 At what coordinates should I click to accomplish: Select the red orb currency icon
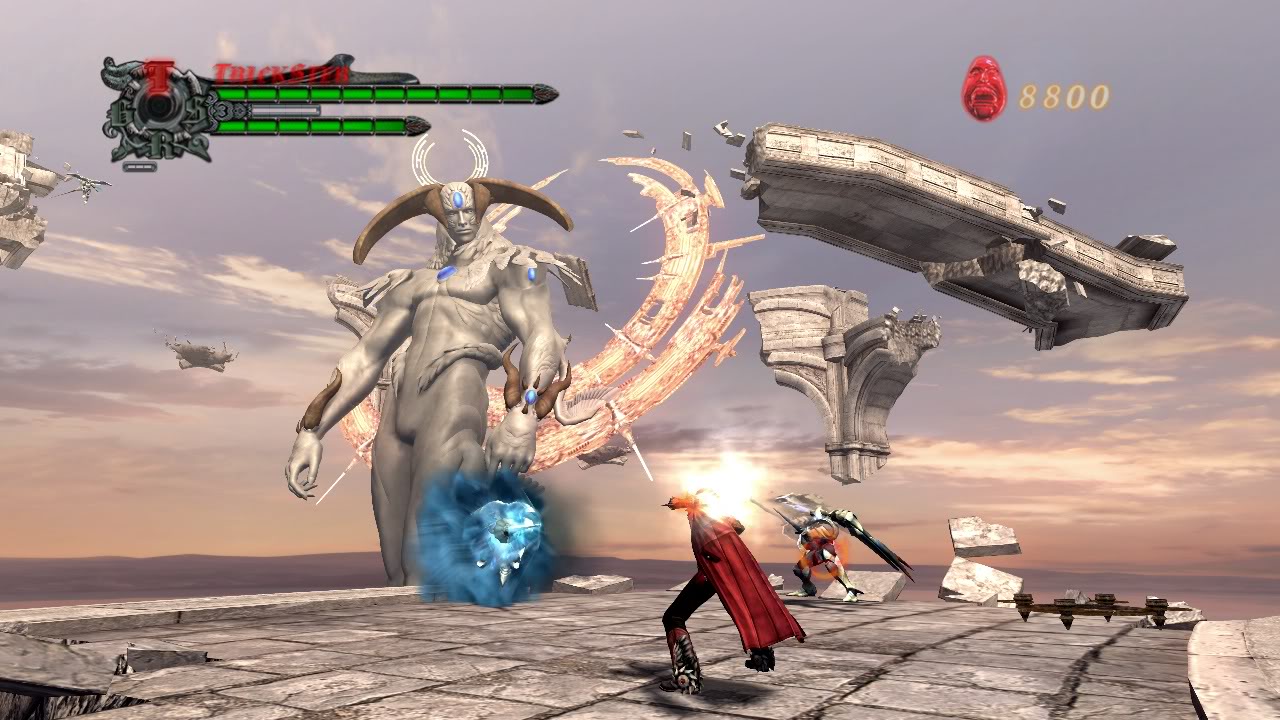tap(984, 89)
